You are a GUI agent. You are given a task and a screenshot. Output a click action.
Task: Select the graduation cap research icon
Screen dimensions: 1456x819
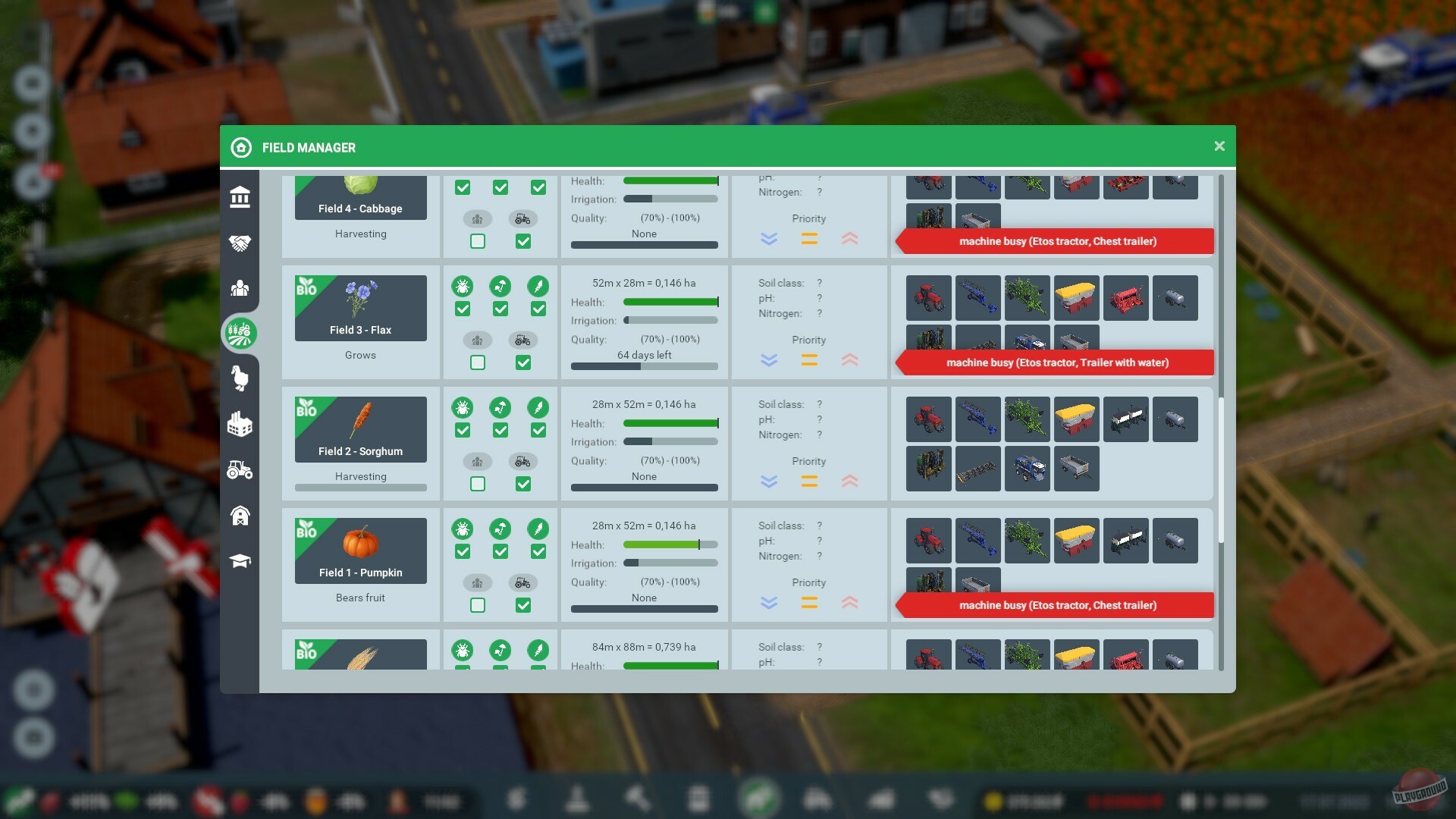[x=240, y=561]
